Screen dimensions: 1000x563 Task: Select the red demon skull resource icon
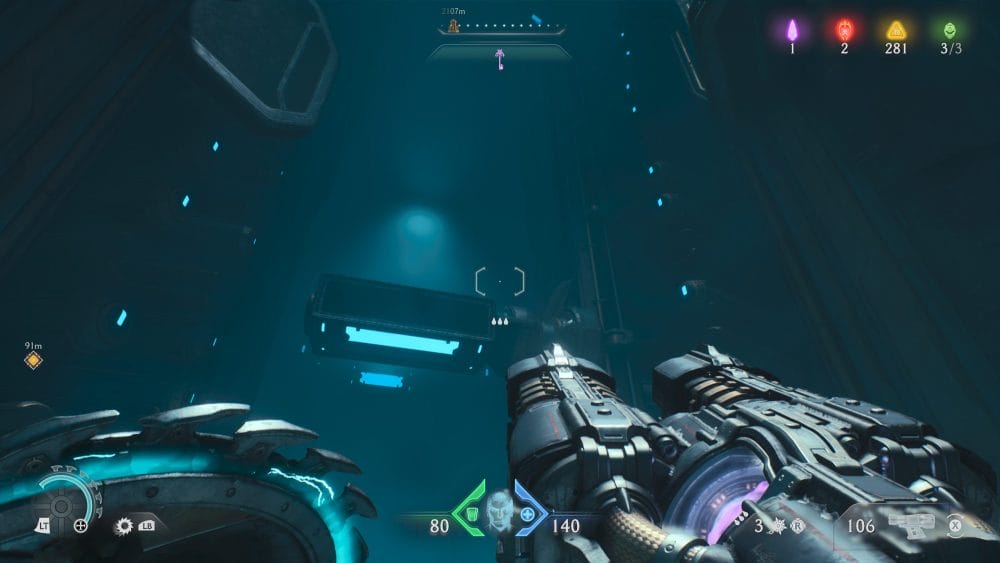coord(844,29)
